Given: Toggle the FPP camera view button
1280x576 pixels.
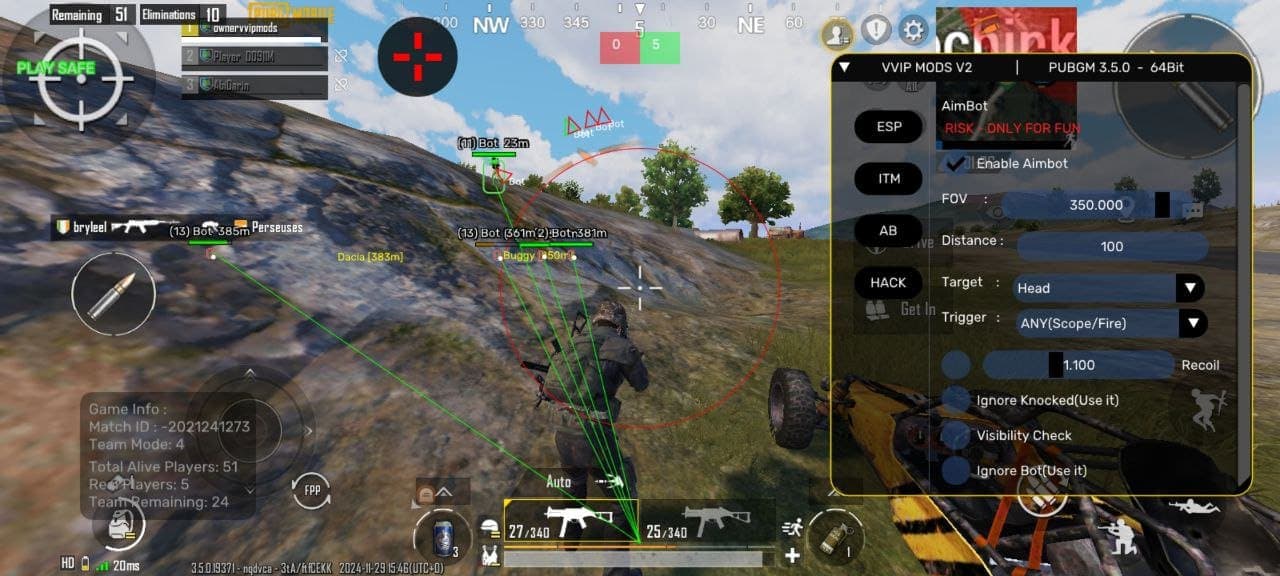Looking at the screenshot, I should coord(311,491).
